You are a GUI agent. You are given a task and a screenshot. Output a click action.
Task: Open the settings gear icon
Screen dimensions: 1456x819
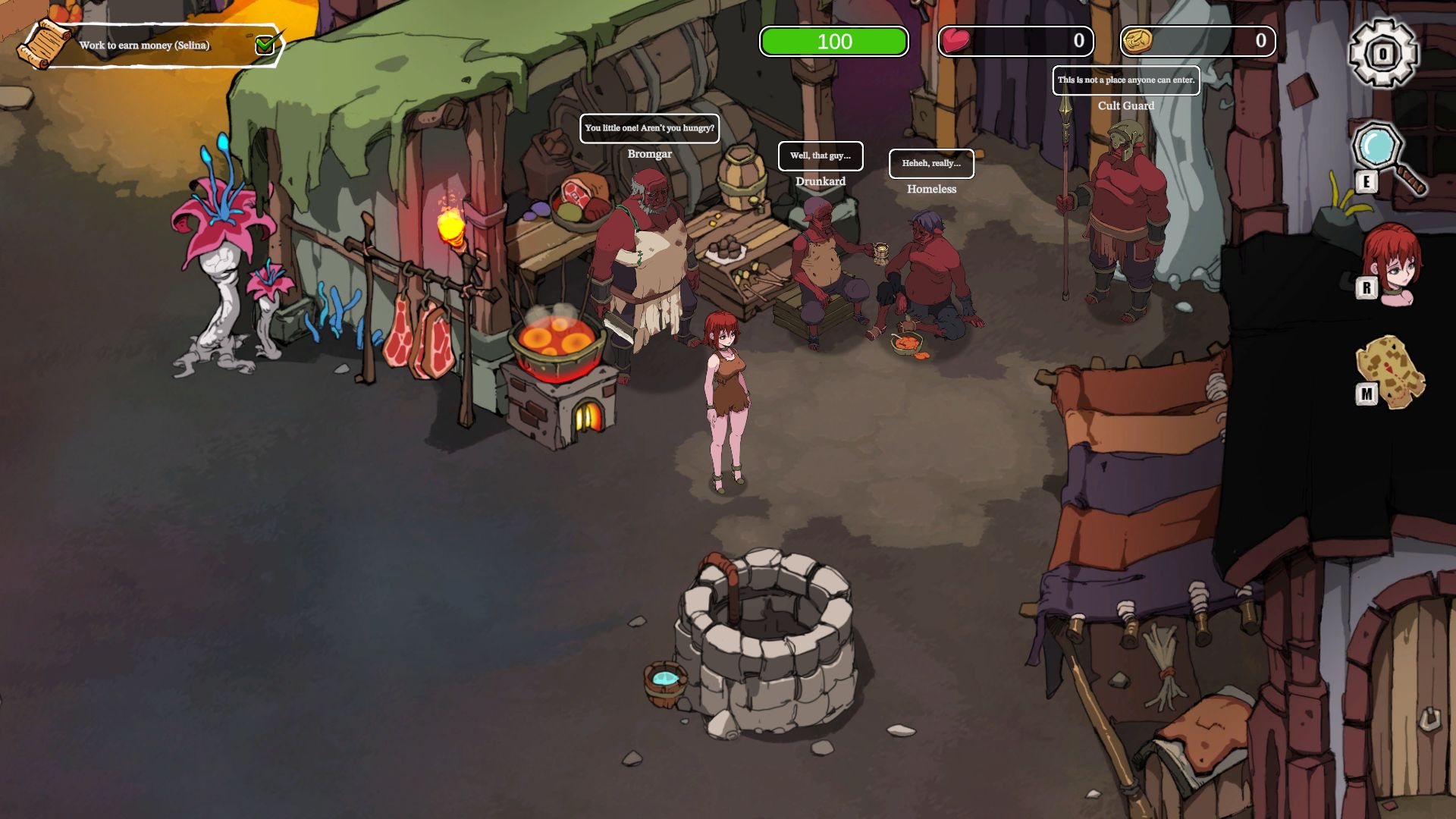click(1382, 53)
